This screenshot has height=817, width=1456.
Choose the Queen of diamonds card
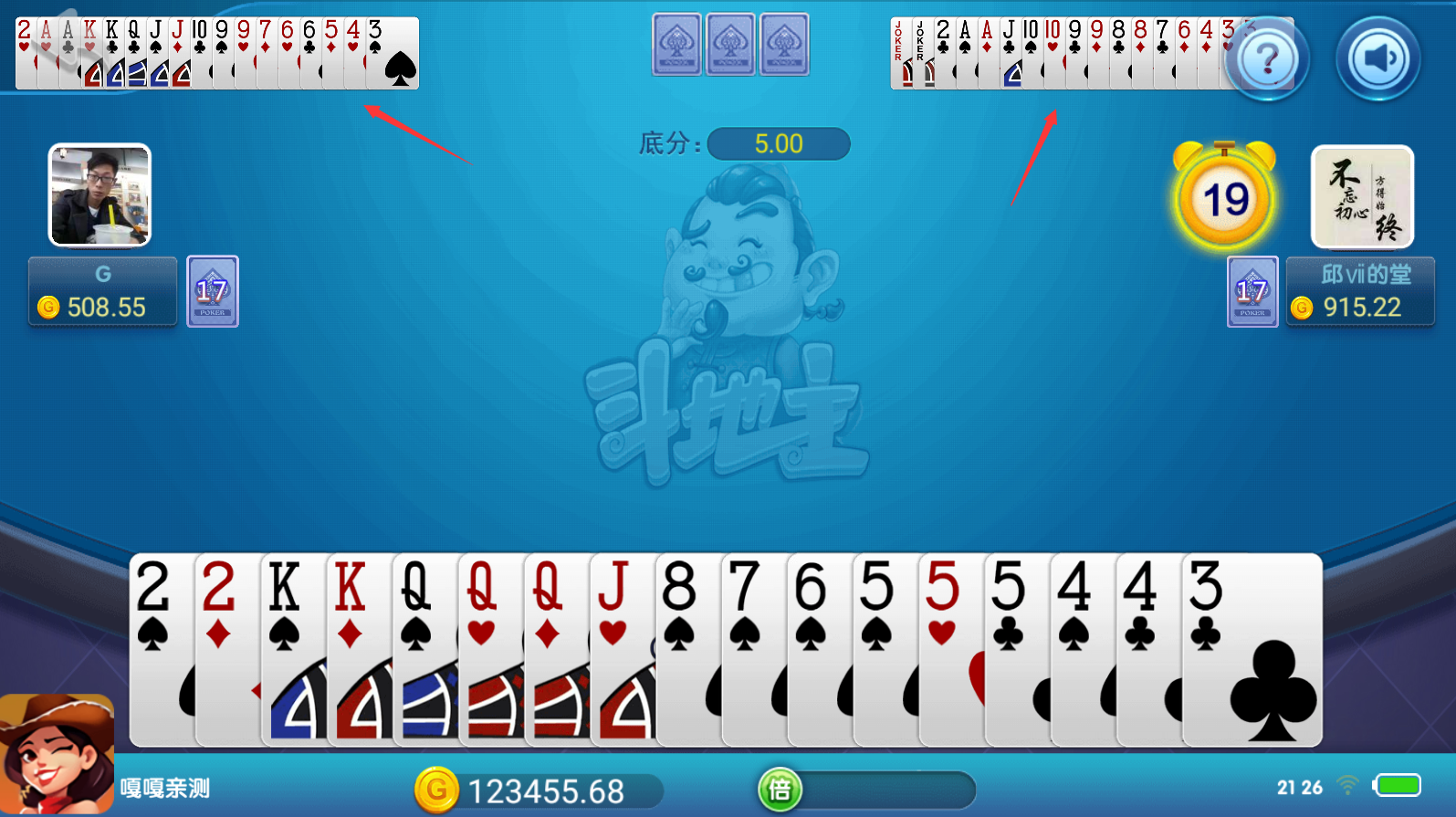(556, 648)
